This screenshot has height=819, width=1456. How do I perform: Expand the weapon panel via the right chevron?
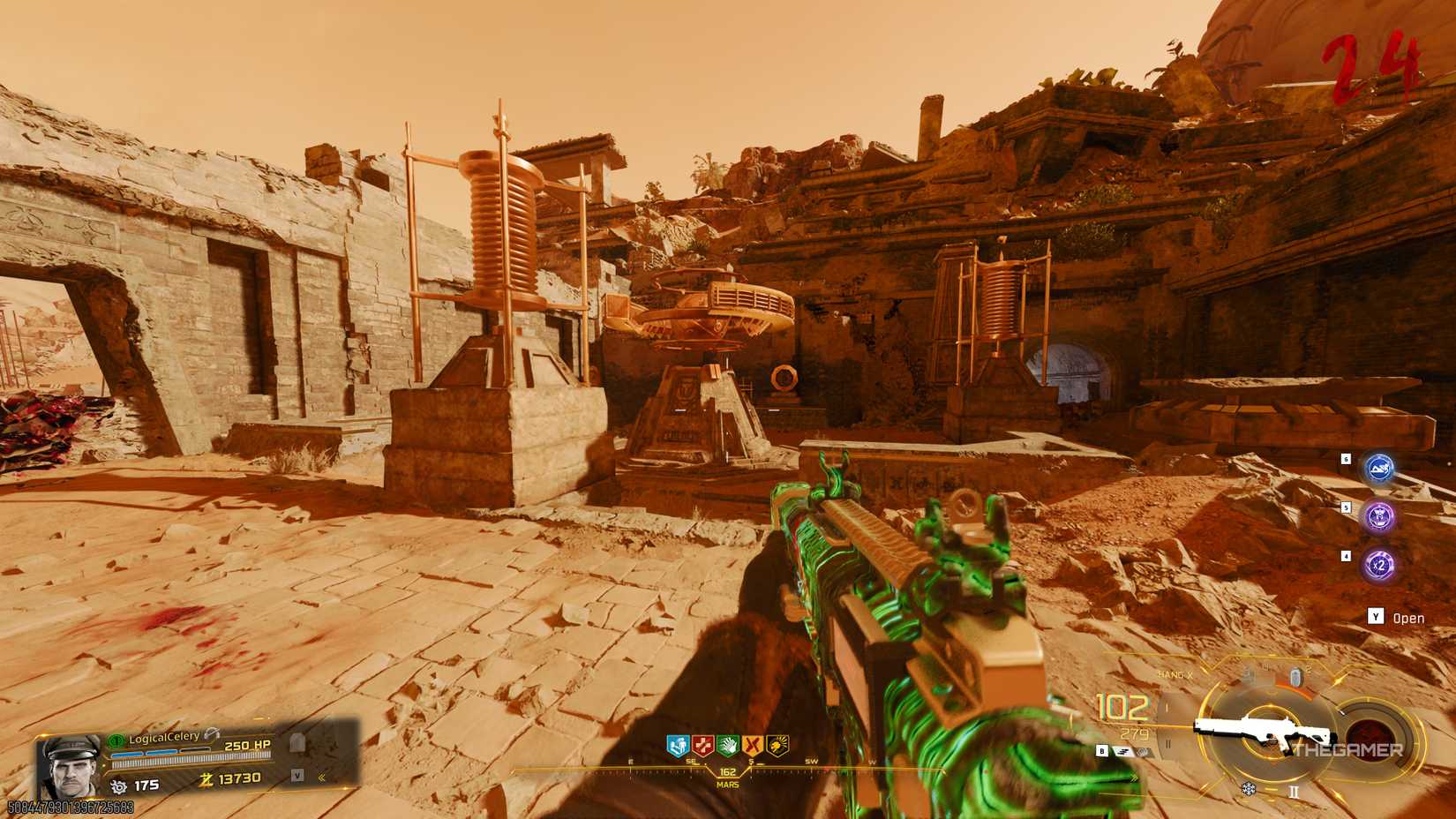point(1134,778)
